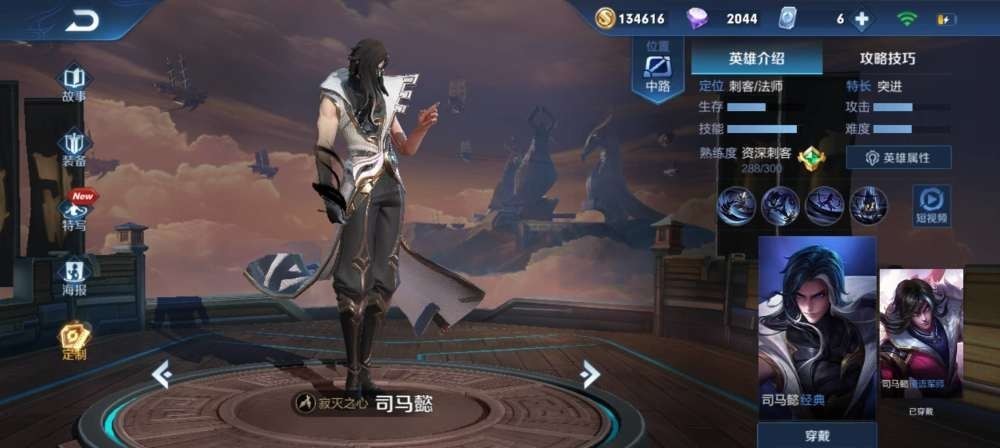Open the 装备 equipment section
The height and width of the screenshot is (448, 1000).
[74, 148]
